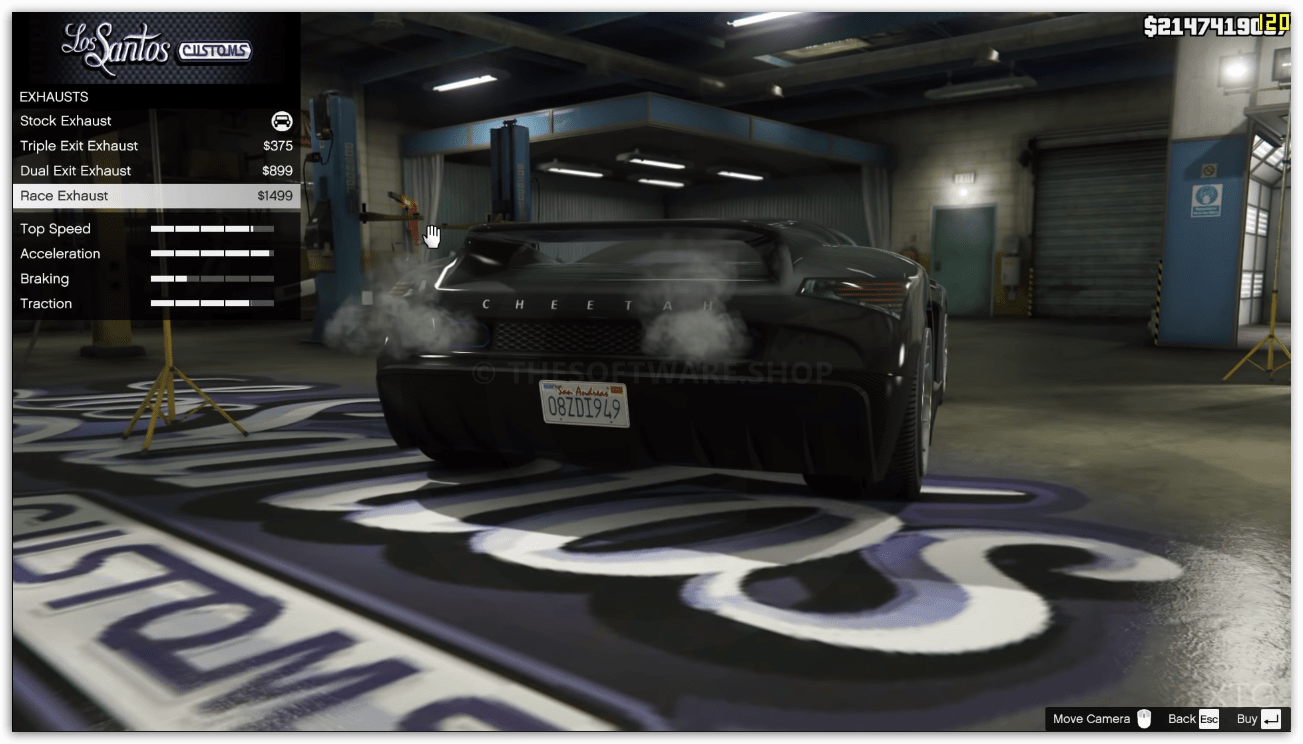Click the Move Camera control
This screenshot has width=1303, height=744.
[1095, 718]
